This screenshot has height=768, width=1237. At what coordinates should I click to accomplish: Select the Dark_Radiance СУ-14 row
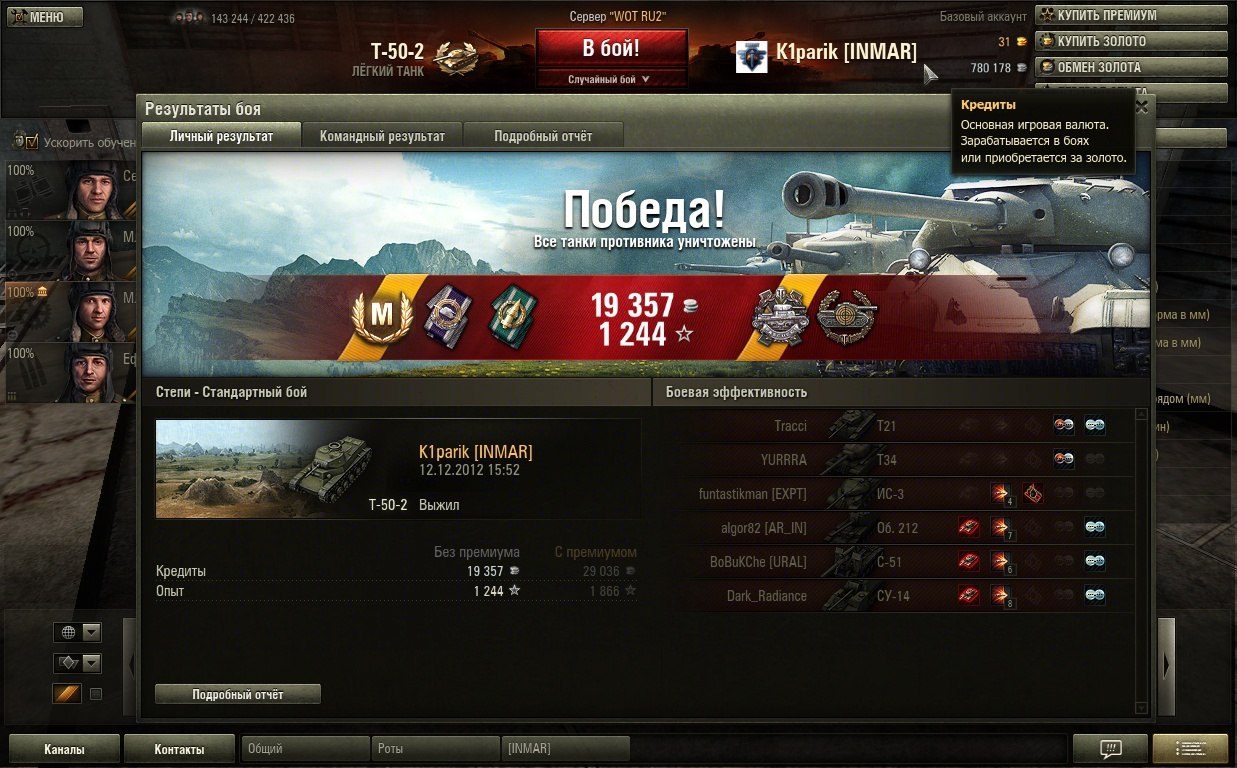point(893,596)
